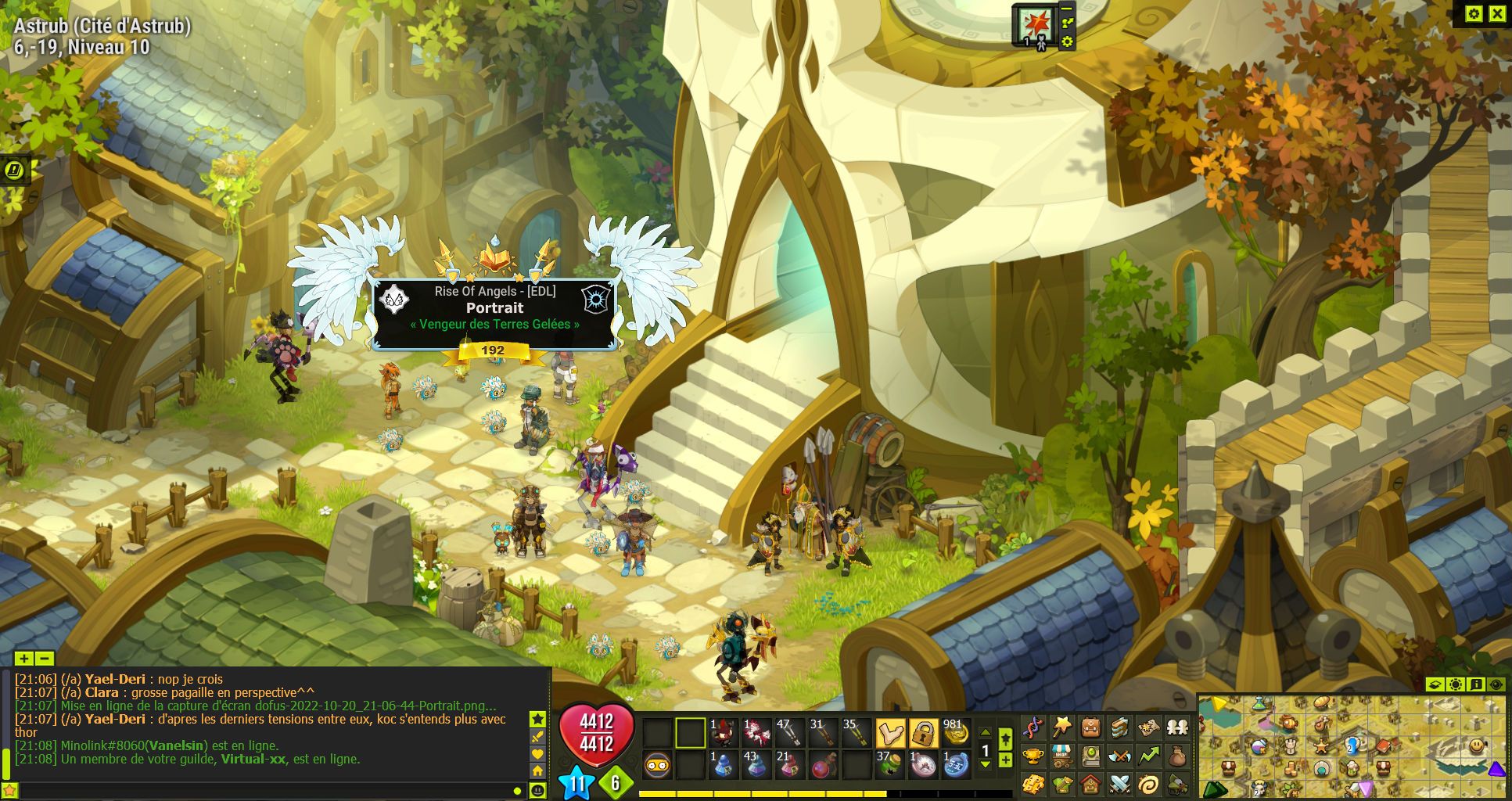Switch to the next hotbar page

[x=986, y=765]
